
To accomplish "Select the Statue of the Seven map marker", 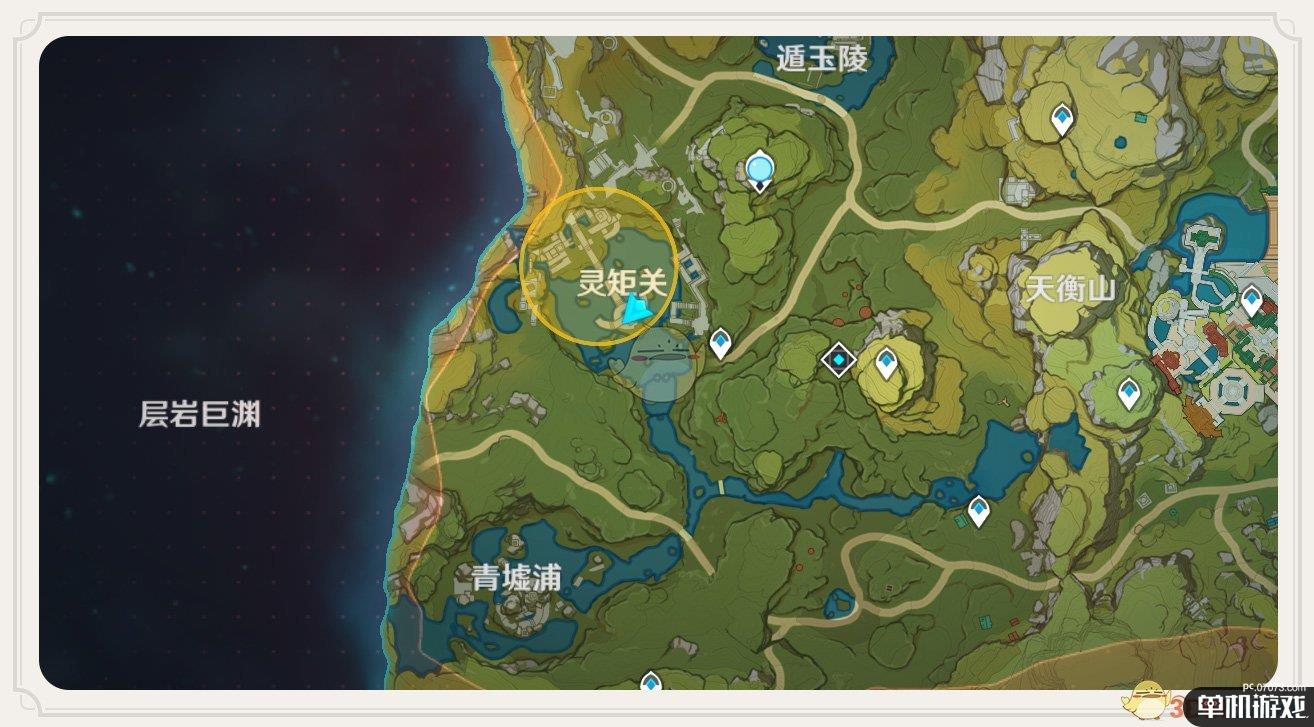I will click(x=760, y=170).
